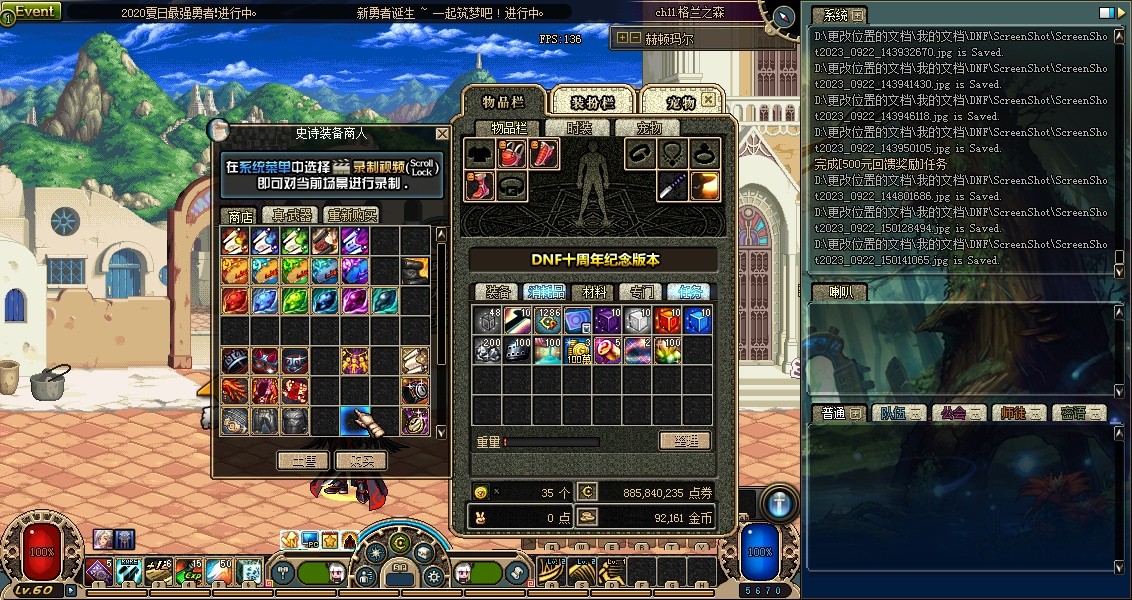Select the blue cube inventory item
The width and height of the screenshot is (1132, 600).
pyautogui.click(x=697, y=319)
